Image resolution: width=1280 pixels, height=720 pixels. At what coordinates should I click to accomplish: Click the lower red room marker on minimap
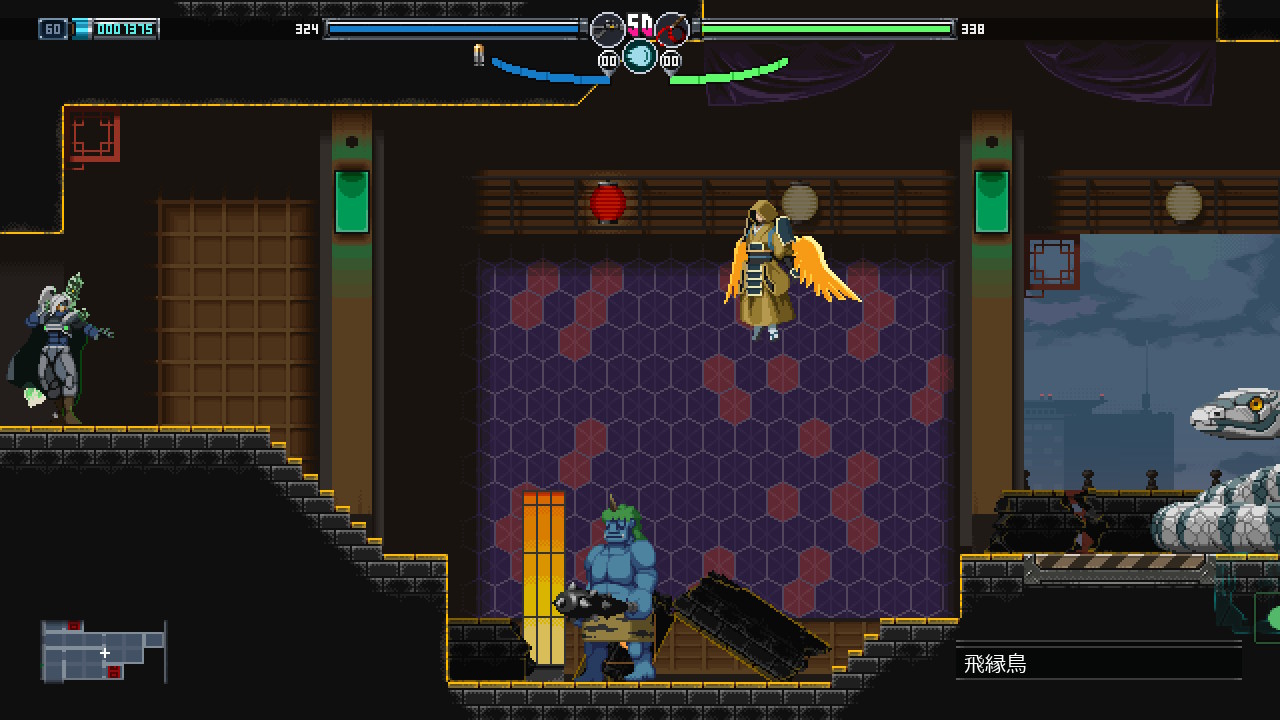point(114,672)
